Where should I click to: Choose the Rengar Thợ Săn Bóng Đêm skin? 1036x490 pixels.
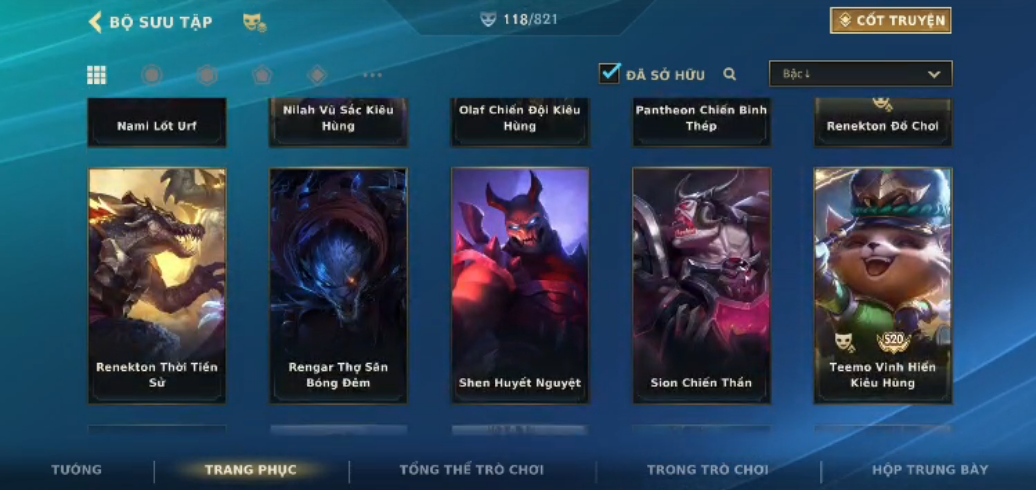tap(338, 285)
